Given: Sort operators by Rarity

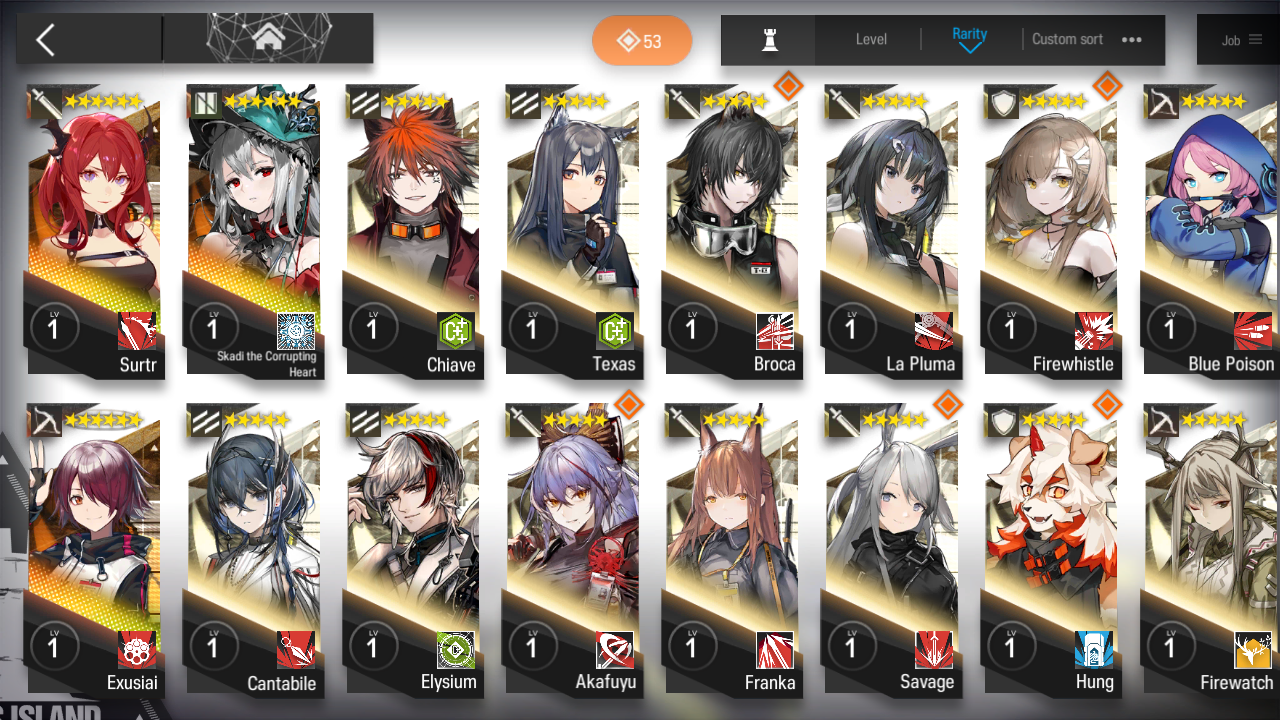Looking at the screenshot, I should coord(969,40).
